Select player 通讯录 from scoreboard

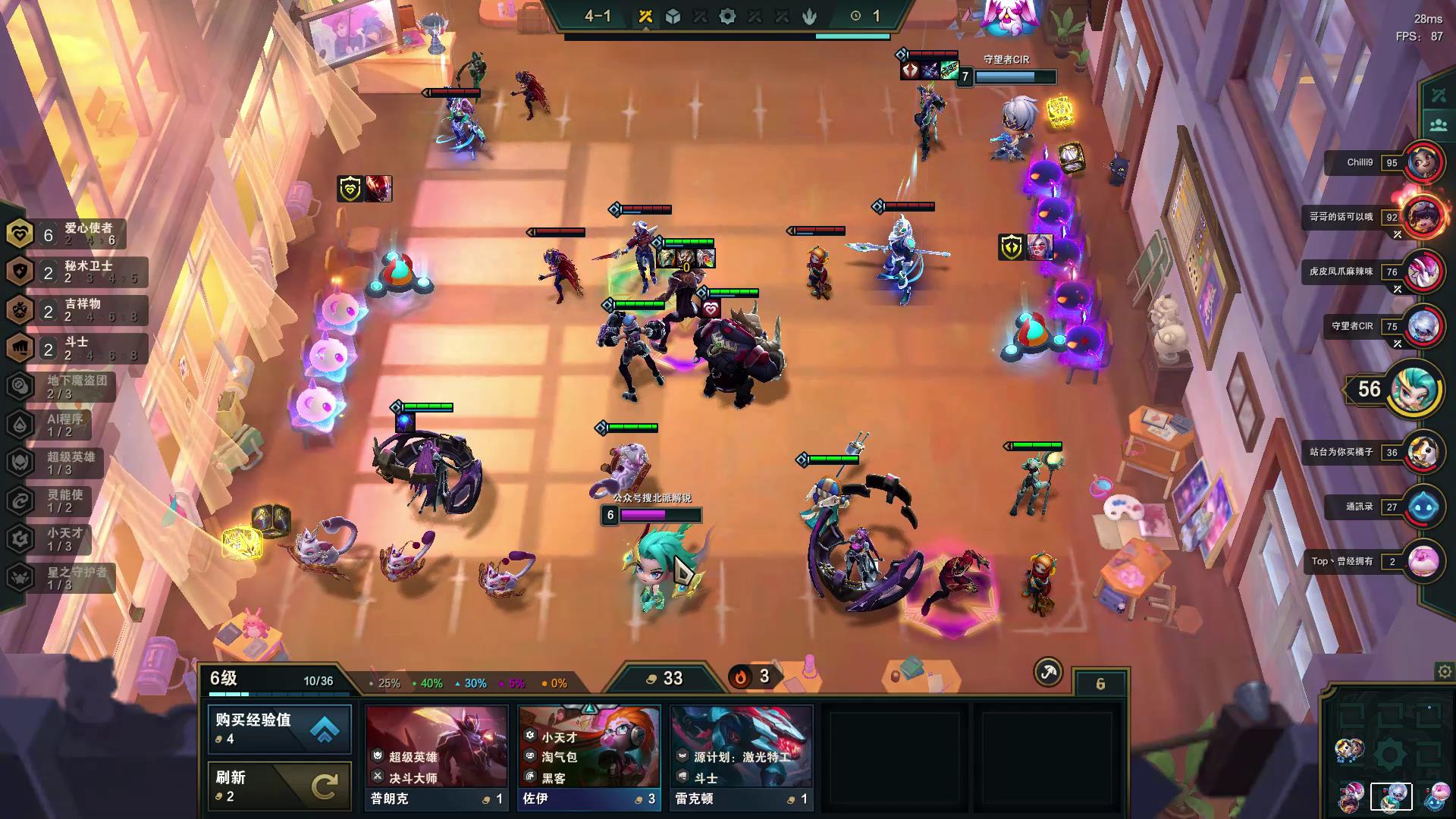[1423, 507]
